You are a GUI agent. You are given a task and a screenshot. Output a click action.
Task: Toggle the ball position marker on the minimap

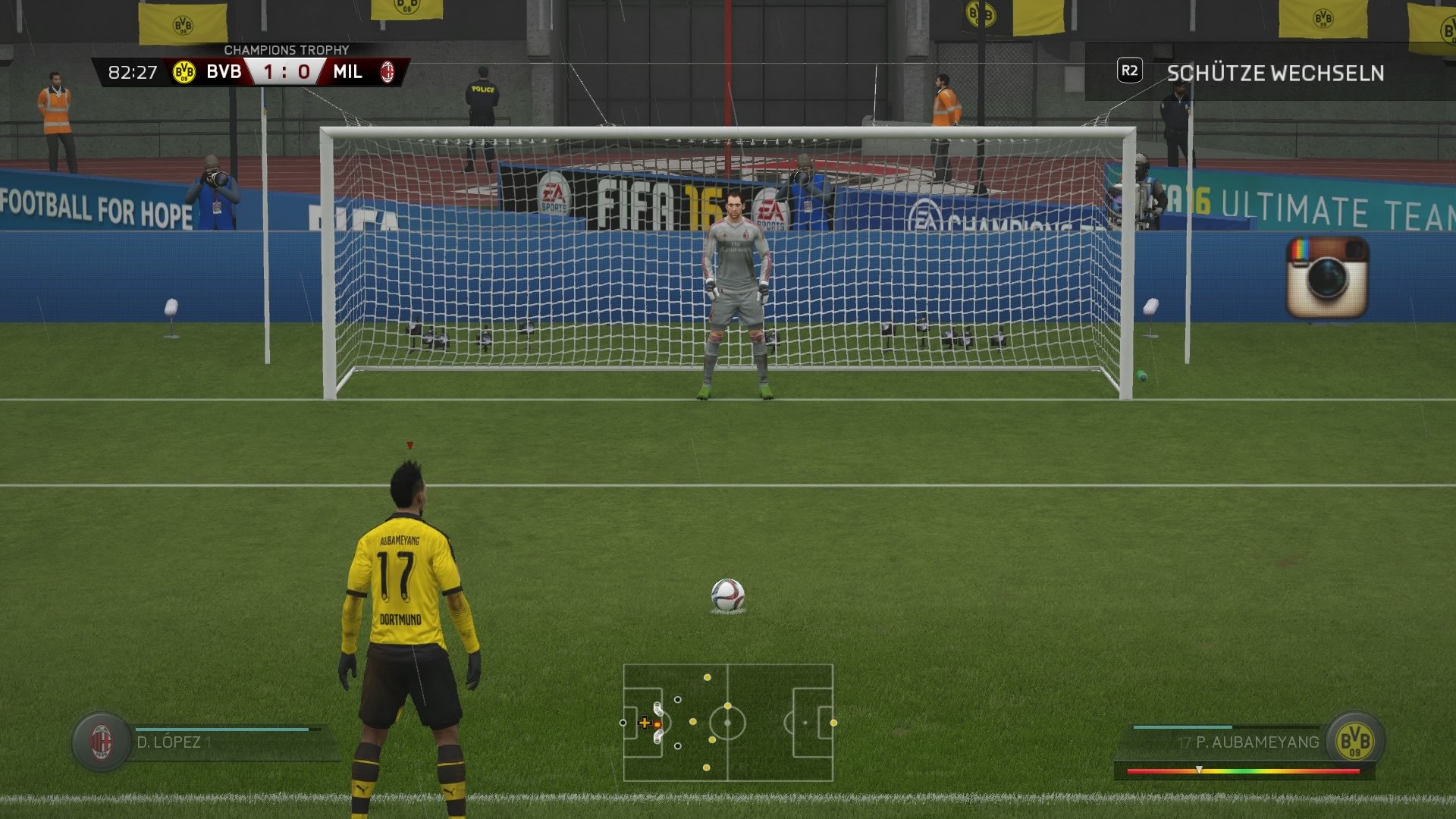tap(657, 724)
